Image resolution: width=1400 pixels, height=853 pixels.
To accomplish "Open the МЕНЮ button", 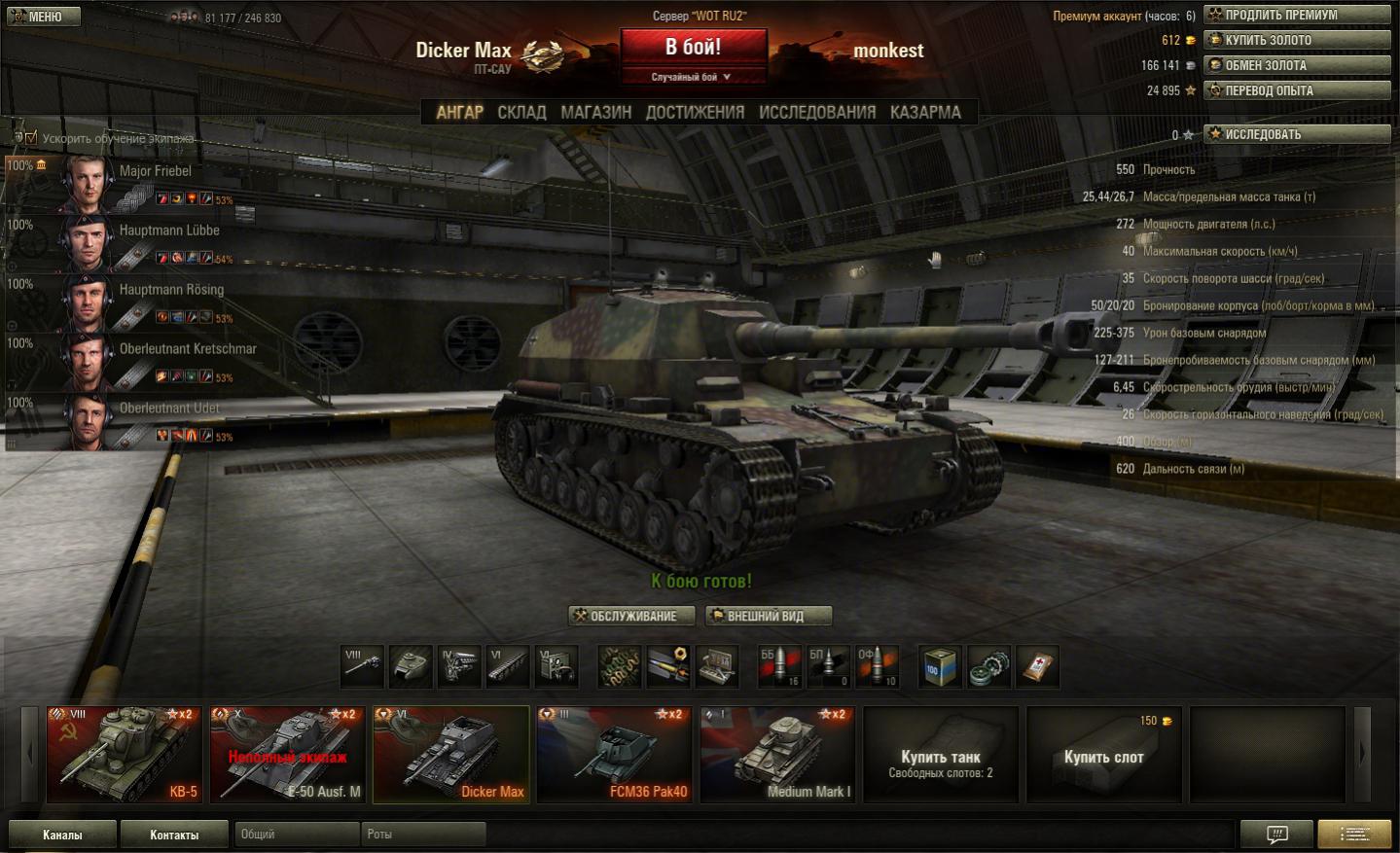I will tap(42, 17).
